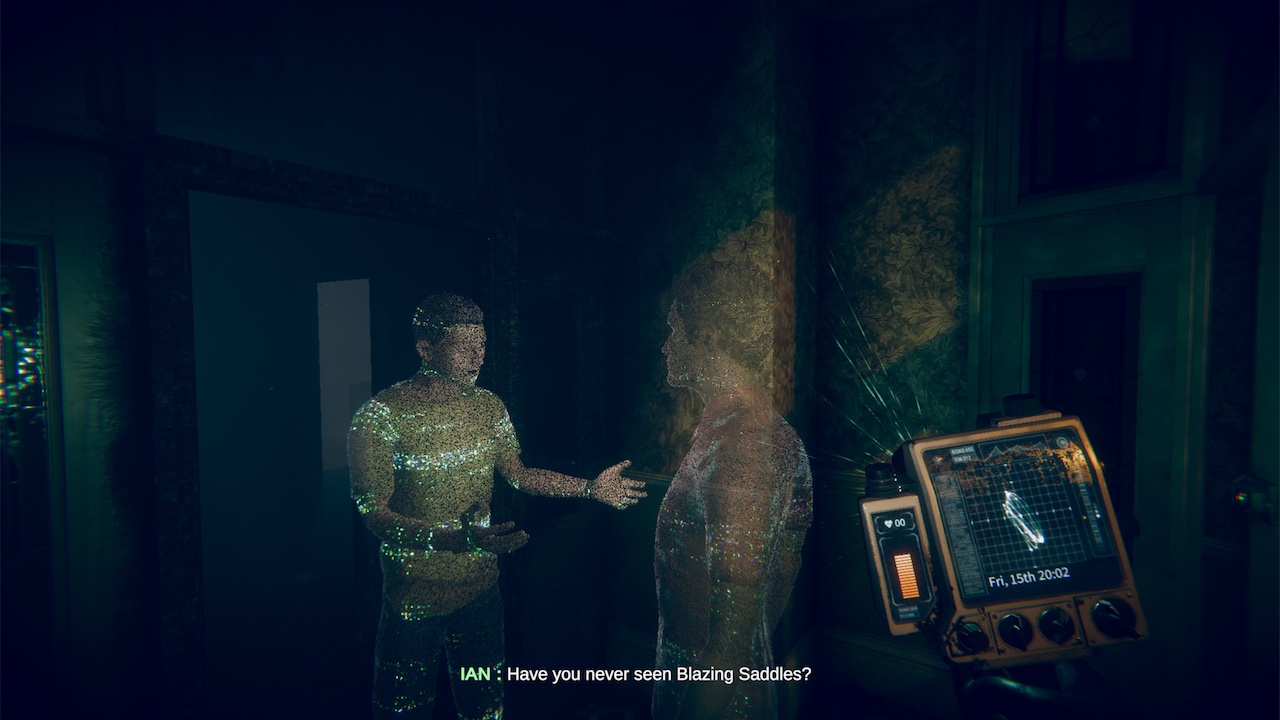The width and height of the screenshot is (1280, 720).
Task: Toggle the leftmost small dial knob
Action: click(971, 633)
